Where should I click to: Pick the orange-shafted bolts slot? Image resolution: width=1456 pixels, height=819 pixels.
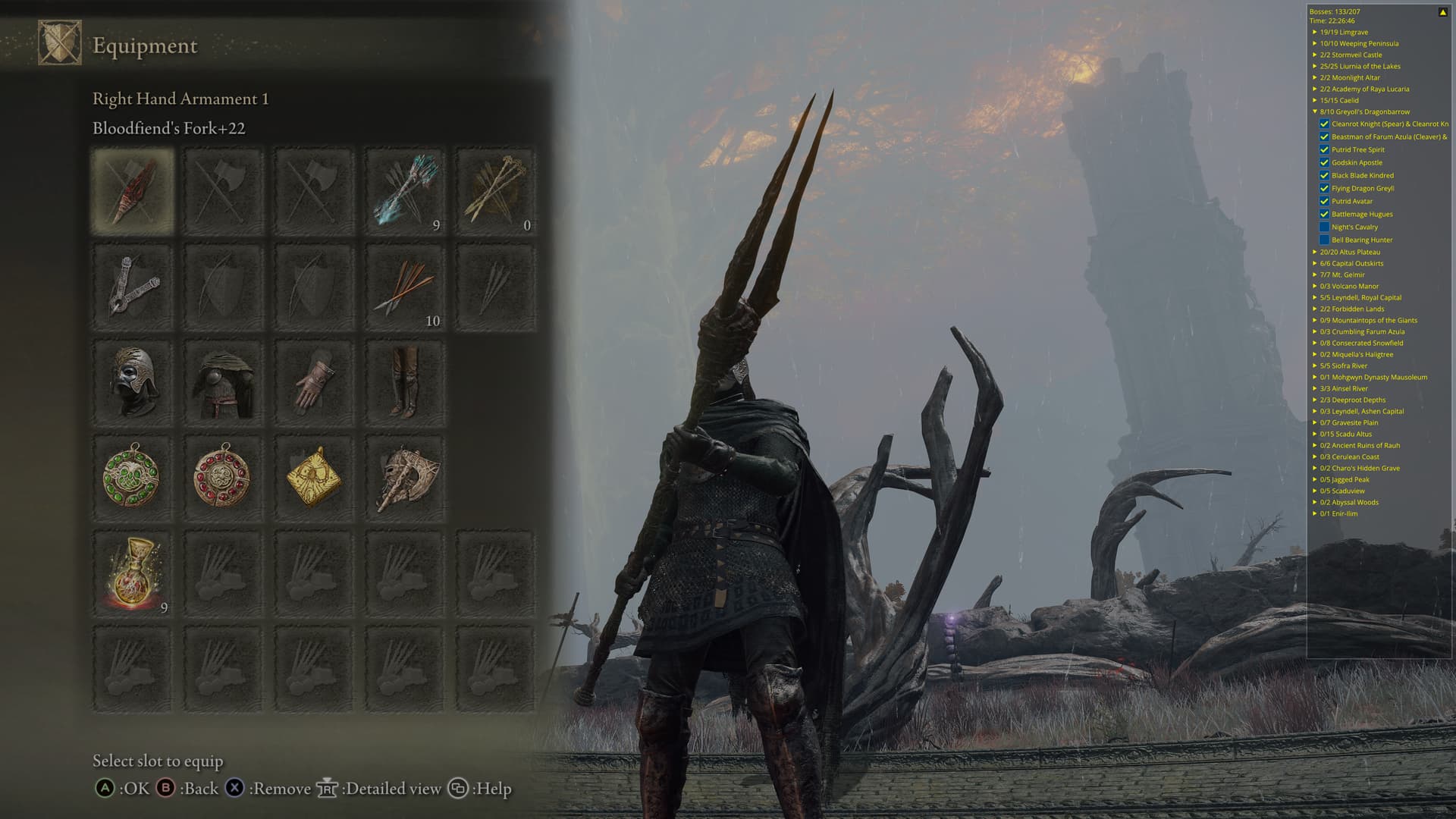(405, 287)
